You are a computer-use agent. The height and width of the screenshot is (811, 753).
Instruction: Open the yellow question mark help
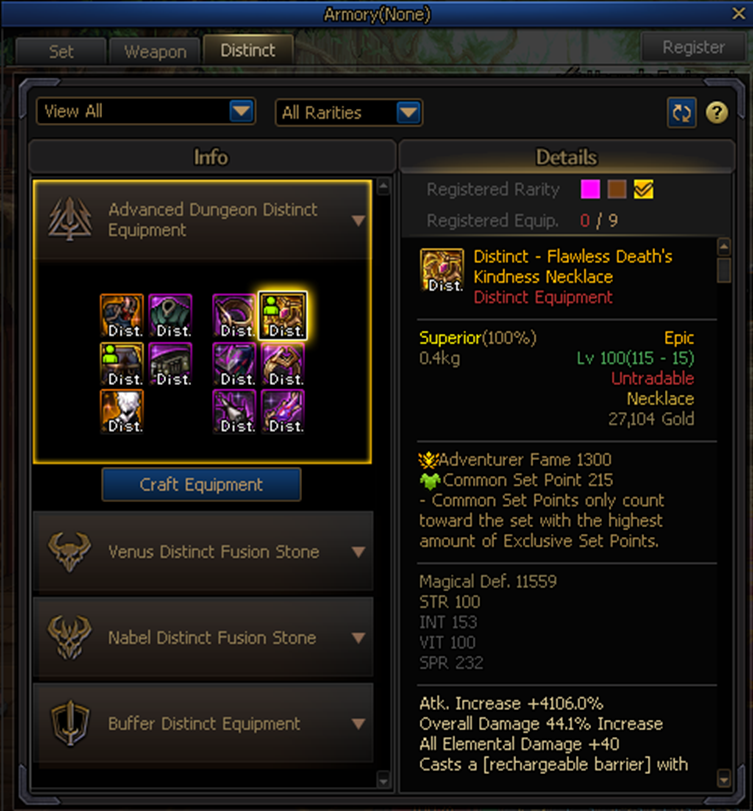pos(716,112)
